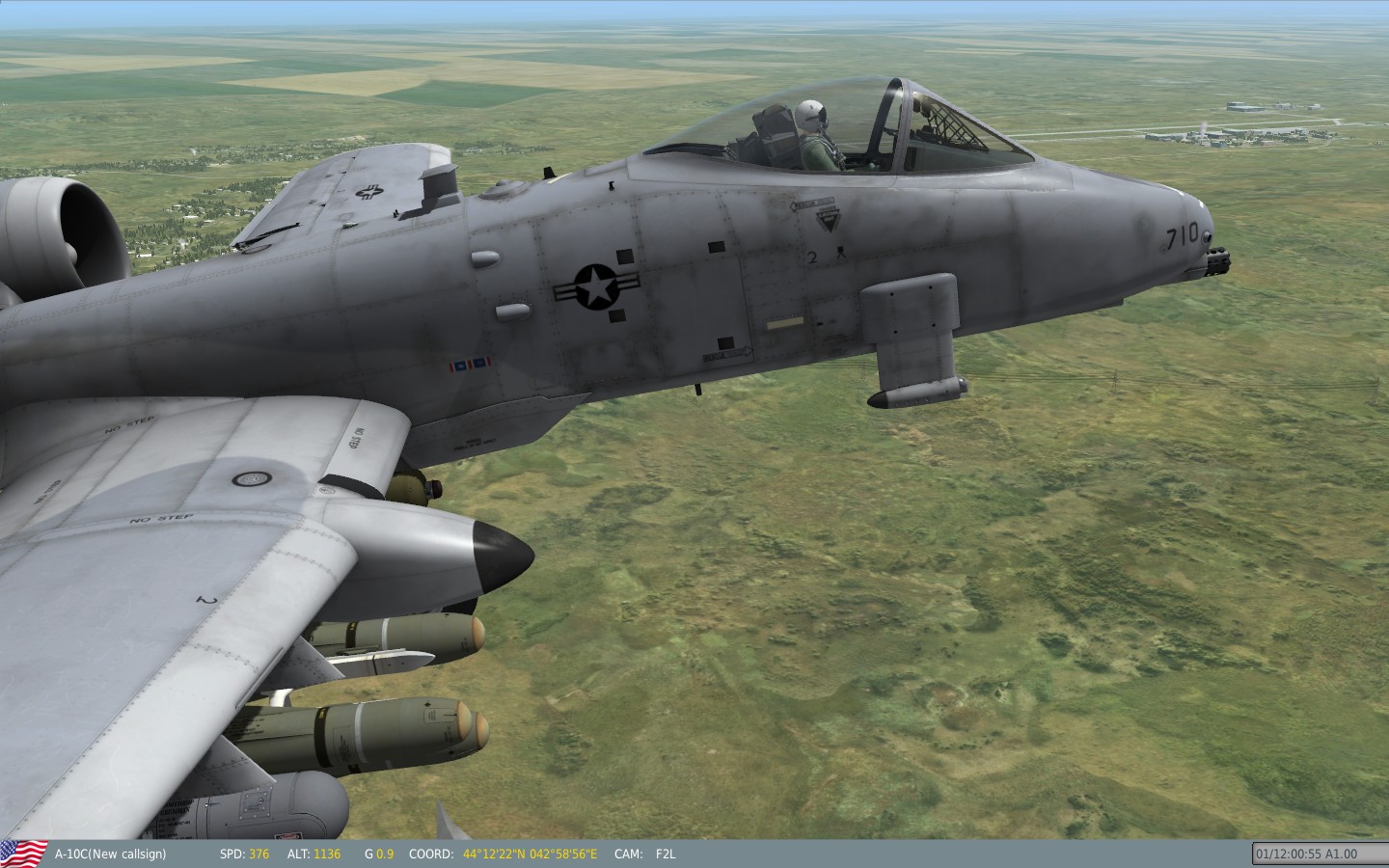
Task: Click the US flag coalition icon
Action: coord(26,853)
